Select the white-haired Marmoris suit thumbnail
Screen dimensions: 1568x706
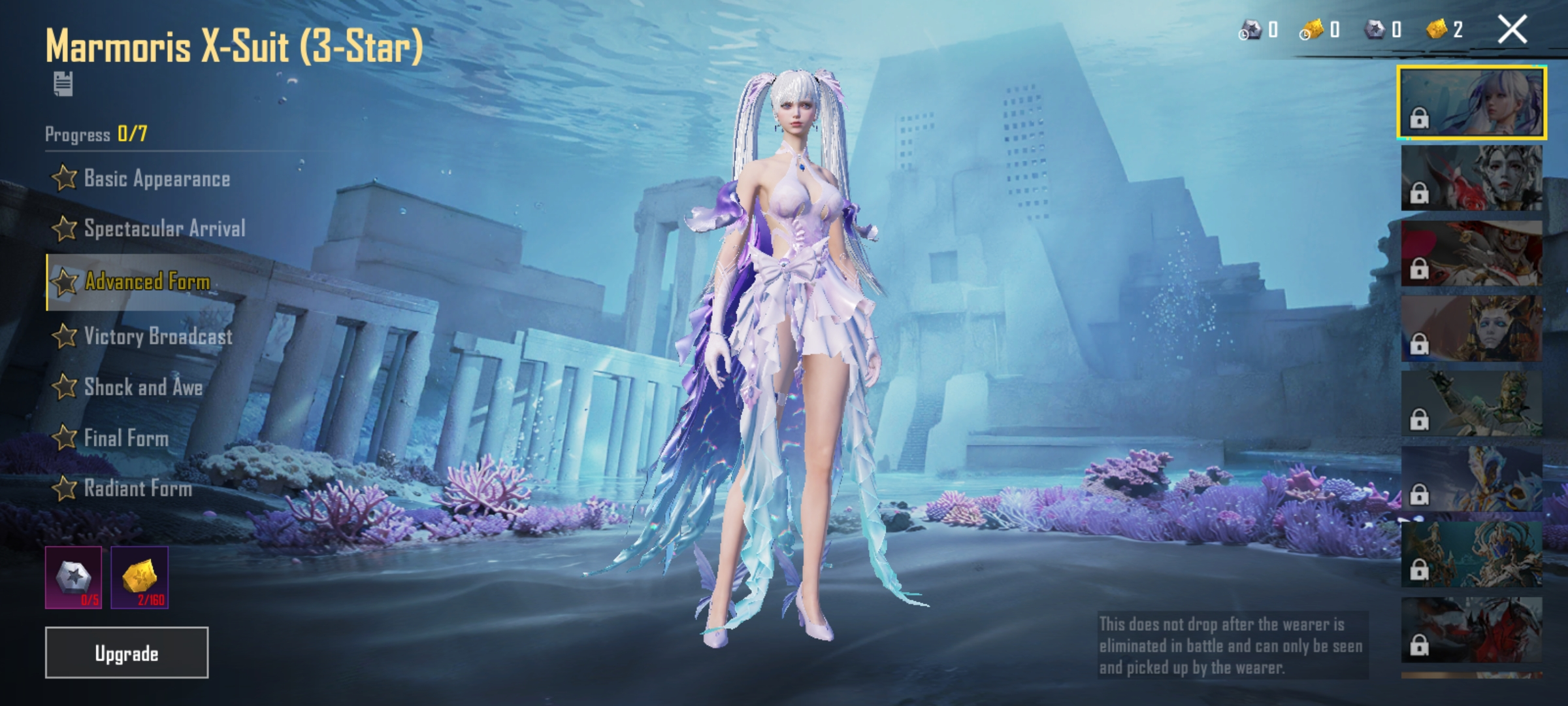click(x=1471, y=103)
